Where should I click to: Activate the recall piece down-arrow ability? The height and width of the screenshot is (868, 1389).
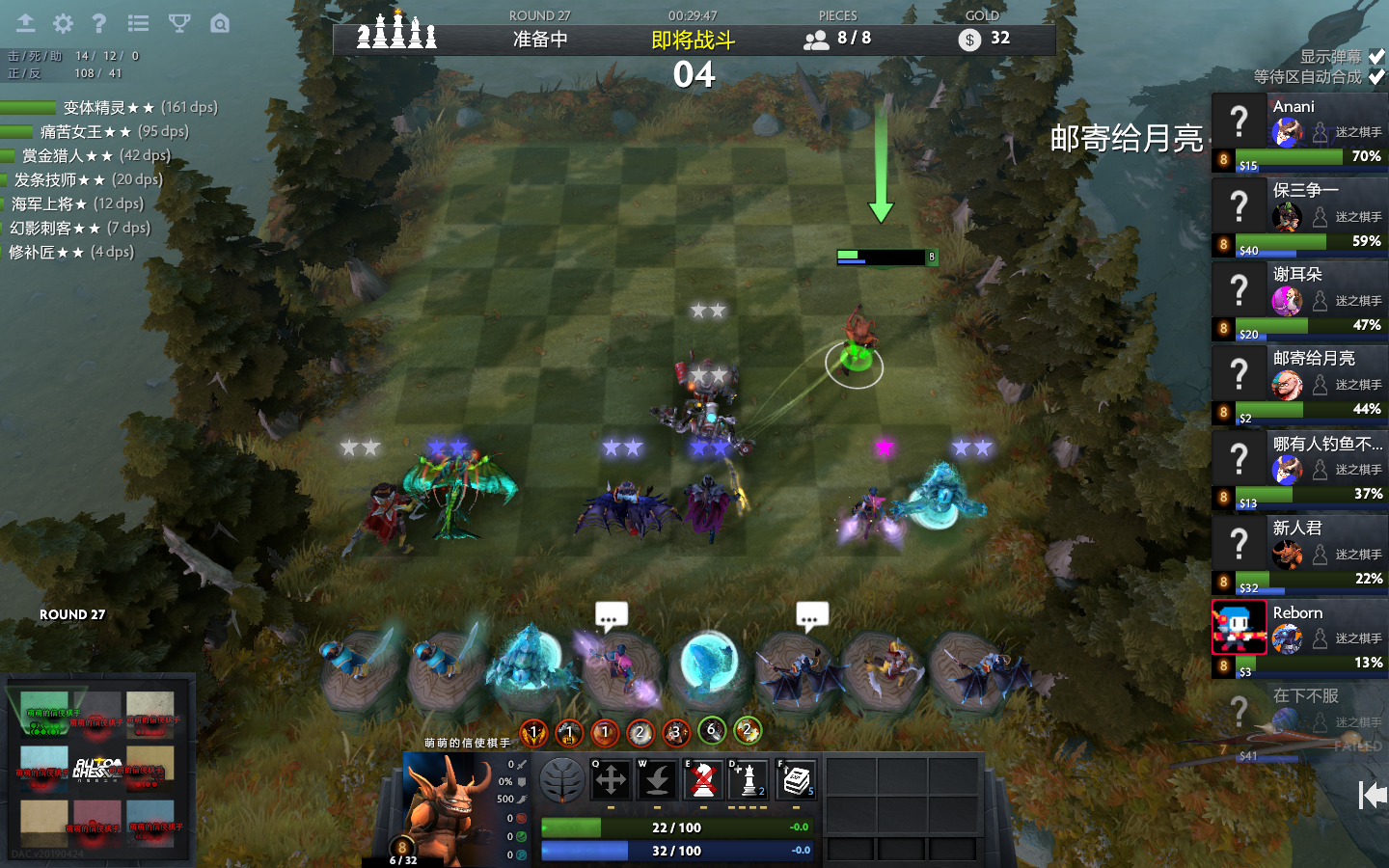(x=658, y=780)
